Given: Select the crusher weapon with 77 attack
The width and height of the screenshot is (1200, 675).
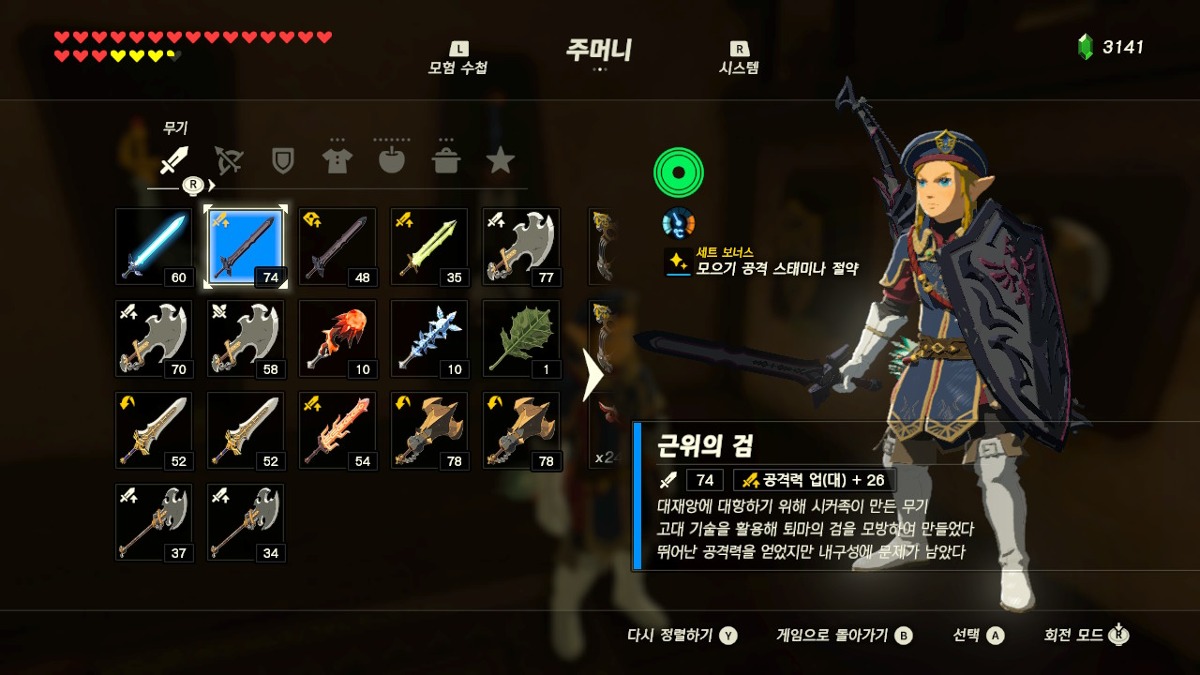Looking at the screenshot, I should (521, 247).
